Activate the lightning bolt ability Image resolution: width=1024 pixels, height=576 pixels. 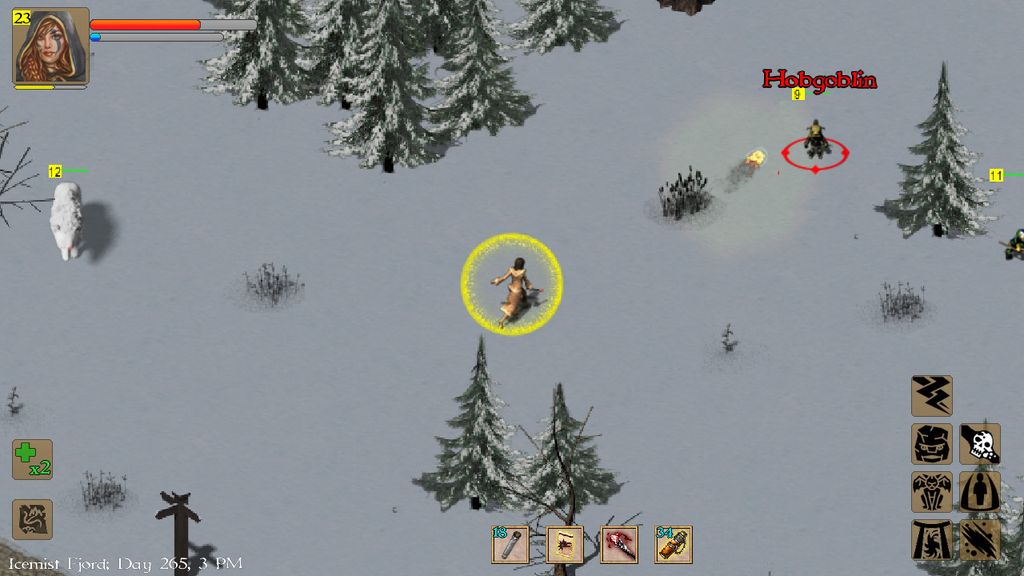[931, 396]
